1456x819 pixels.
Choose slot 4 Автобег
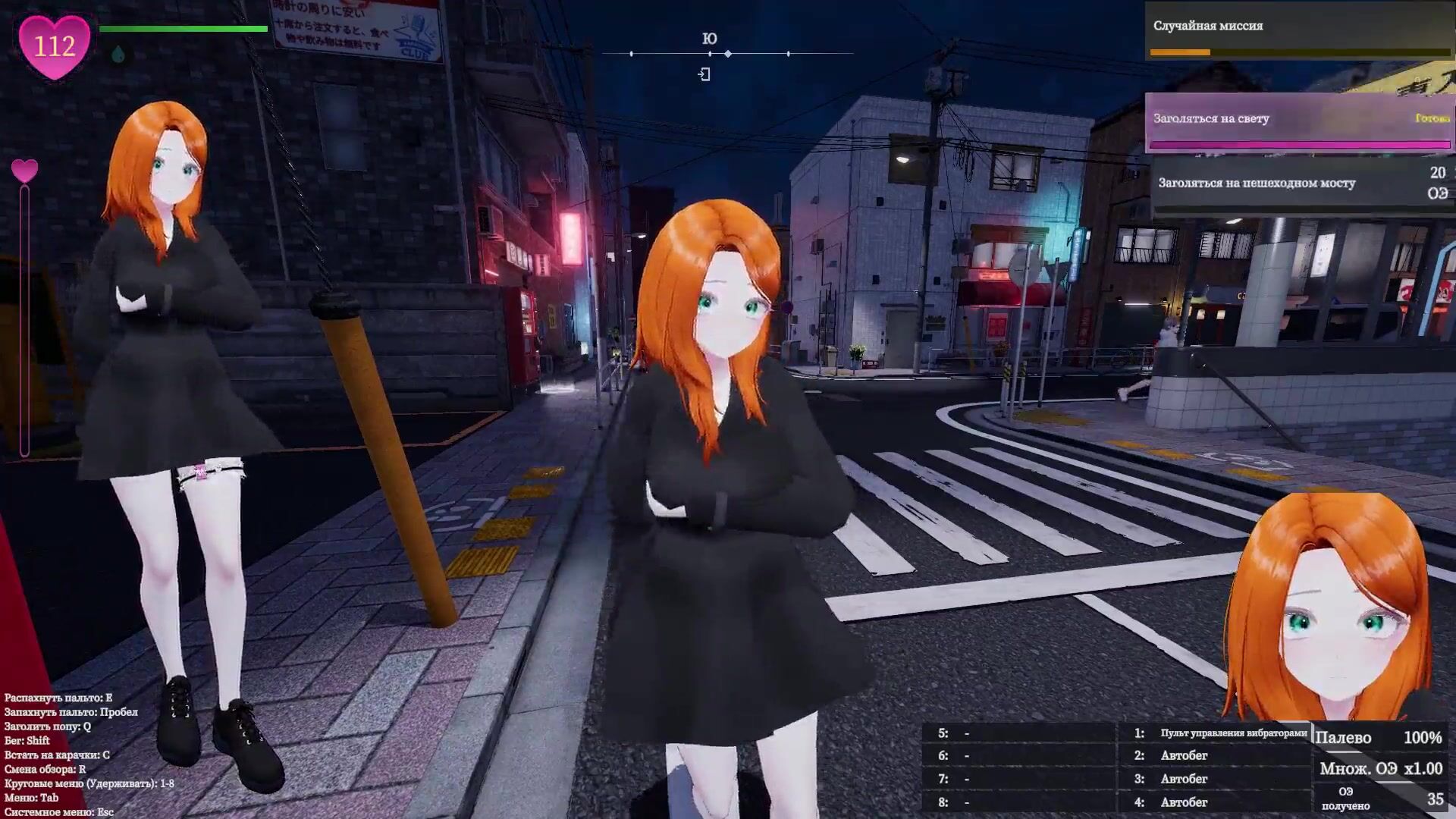click(x=1184, y=802)
